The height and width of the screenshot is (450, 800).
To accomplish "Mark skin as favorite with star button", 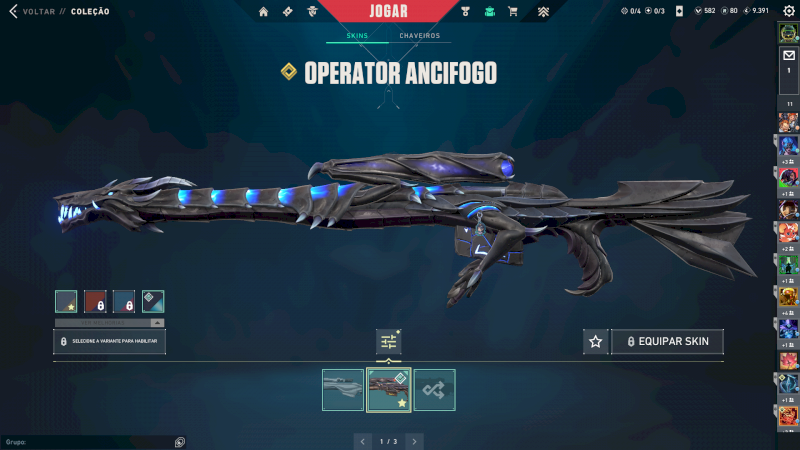I will 596,342.
